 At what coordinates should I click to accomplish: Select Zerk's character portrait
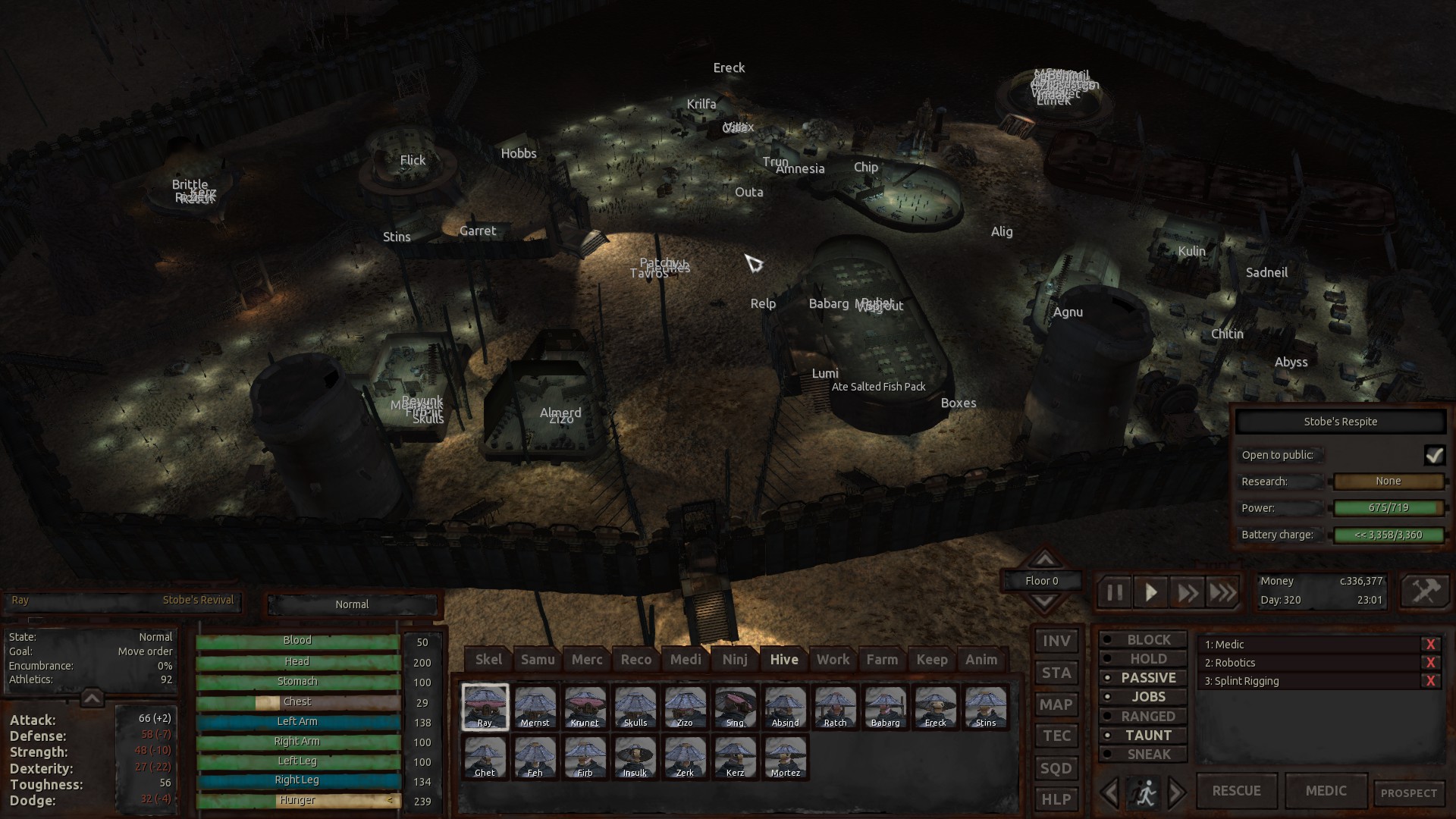point(685,757)
